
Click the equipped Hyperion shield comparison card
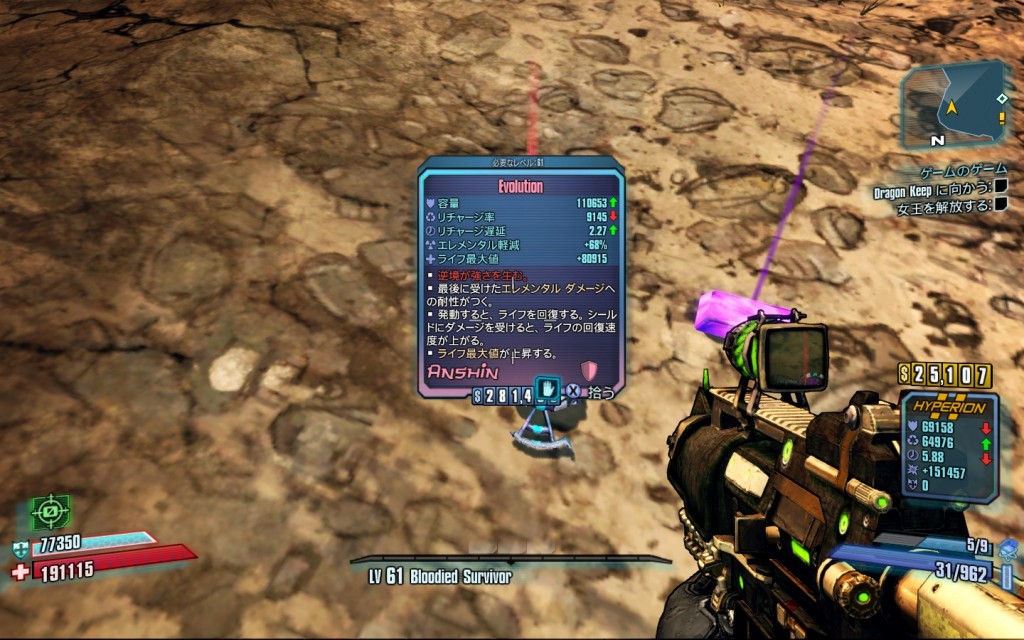click(949, 446)
